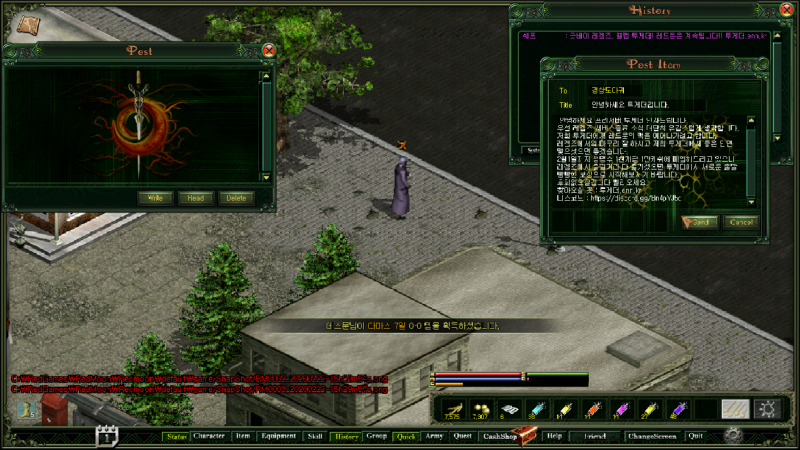The width and height of the screenshot is (800, 450).
Task: Click the Delete button in Post
Action: [x=237, y=198]
